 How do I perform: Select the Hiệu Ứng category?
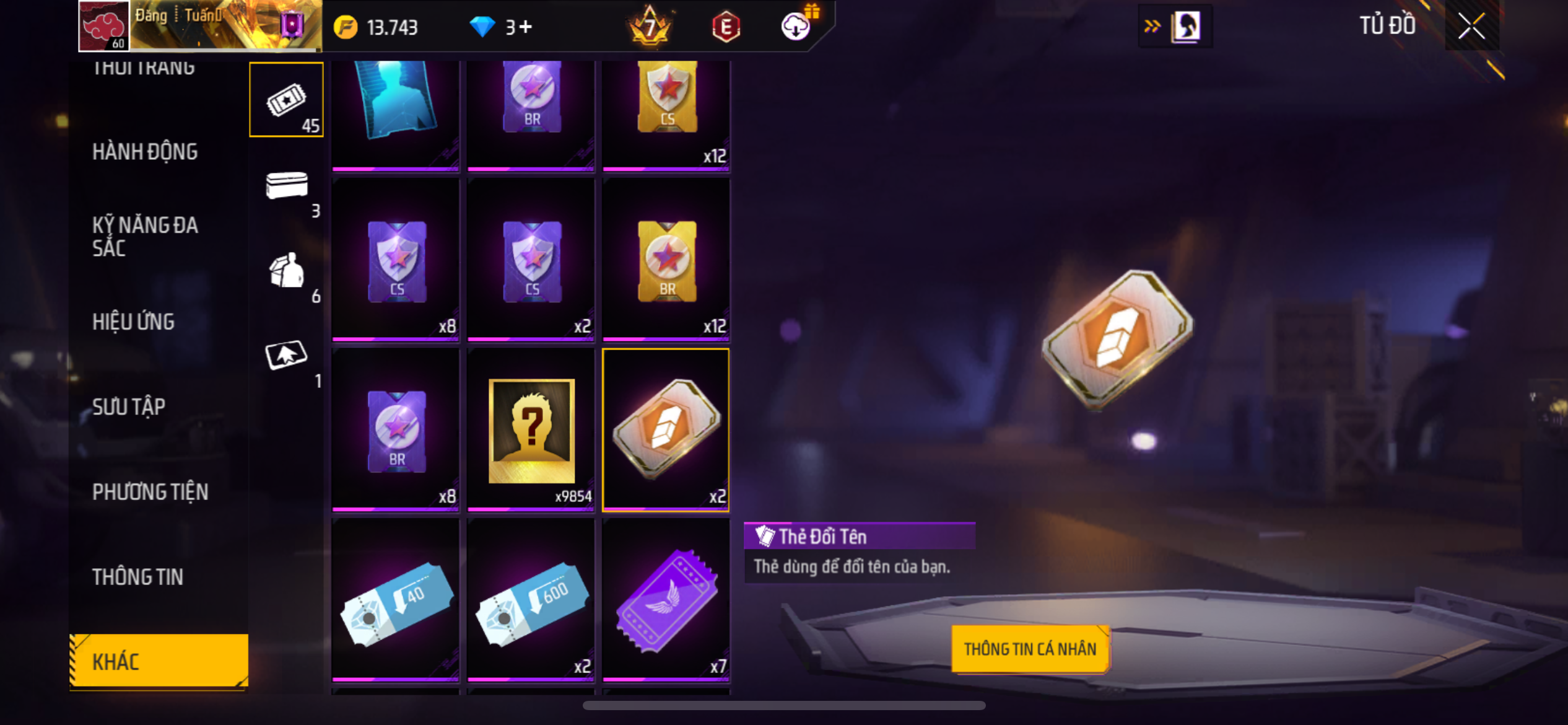133,322
